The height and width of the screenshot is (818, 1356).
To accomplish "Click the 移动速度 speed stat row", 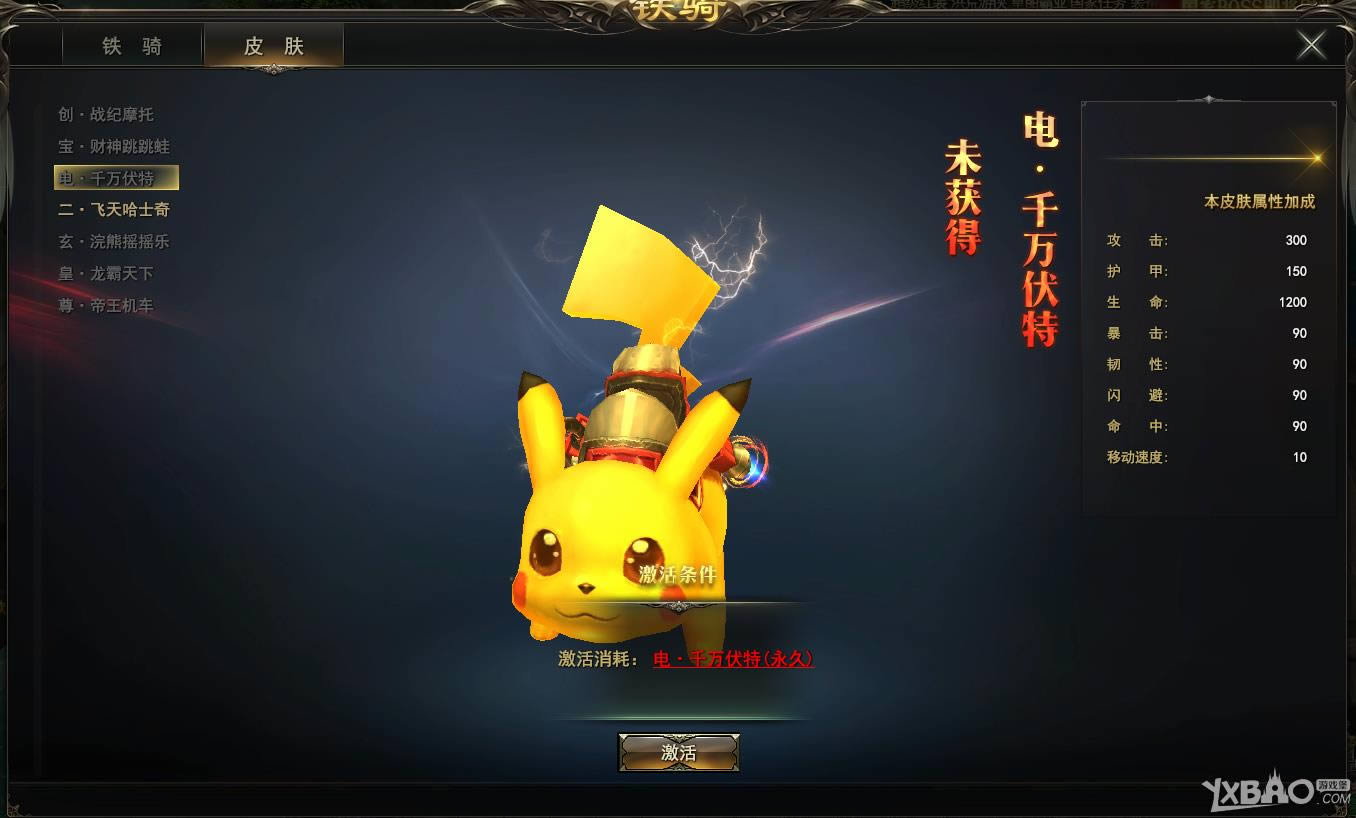I will click(1205, 457).
